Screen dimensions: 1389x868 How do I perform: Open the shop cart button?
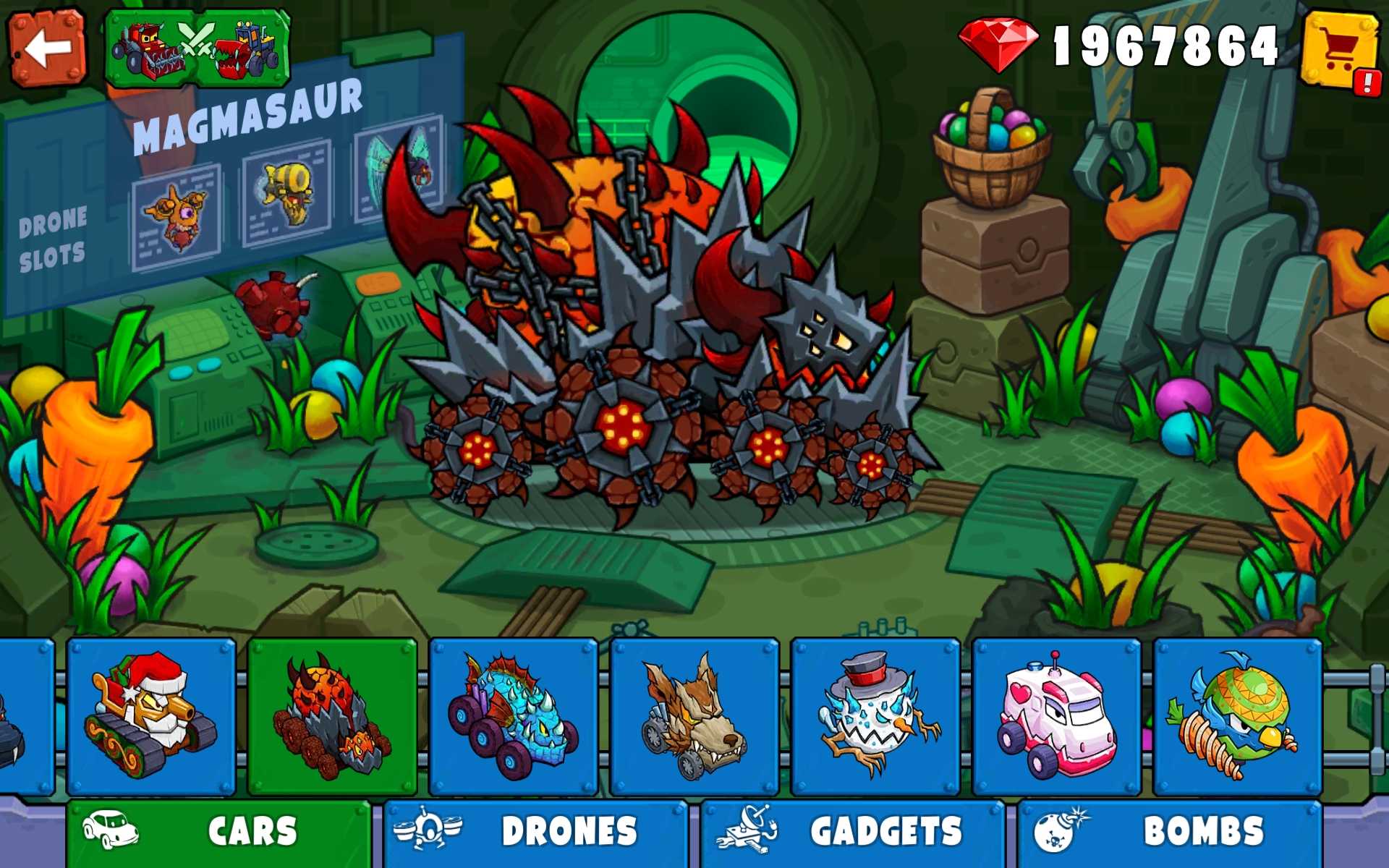click(x=1340, y=49)
